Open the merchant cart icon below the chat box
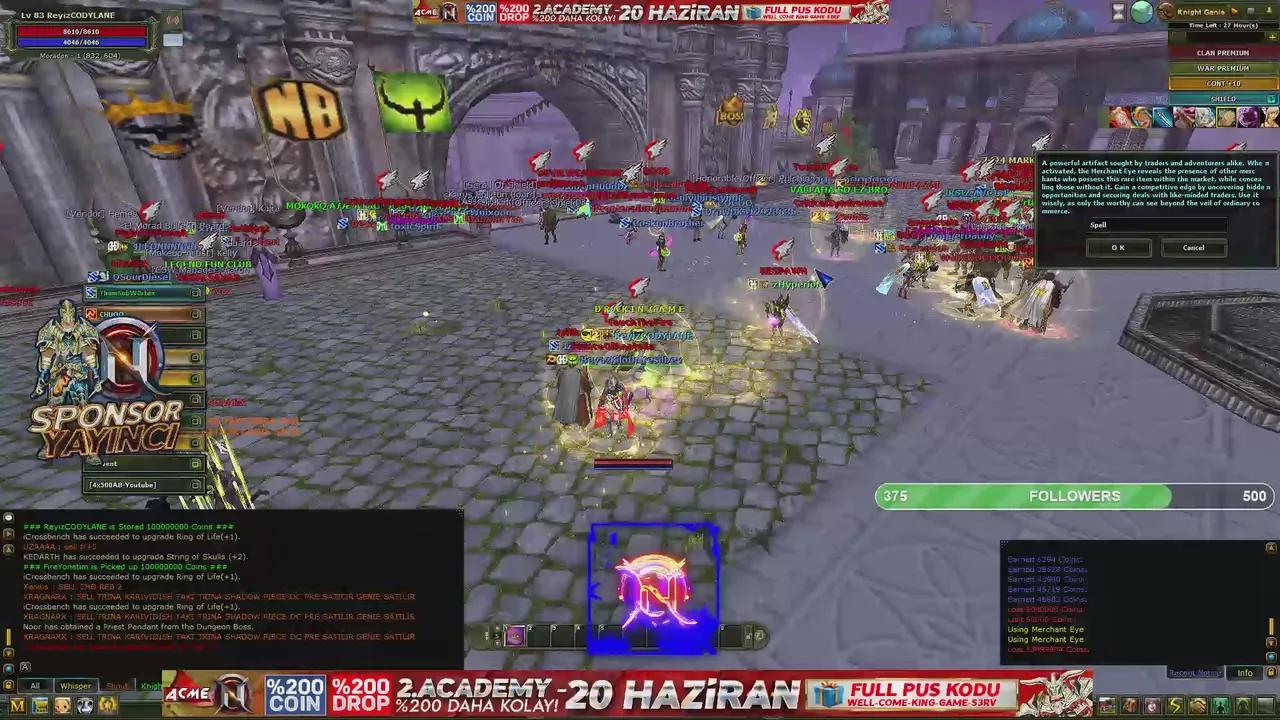 click(40, 705)
